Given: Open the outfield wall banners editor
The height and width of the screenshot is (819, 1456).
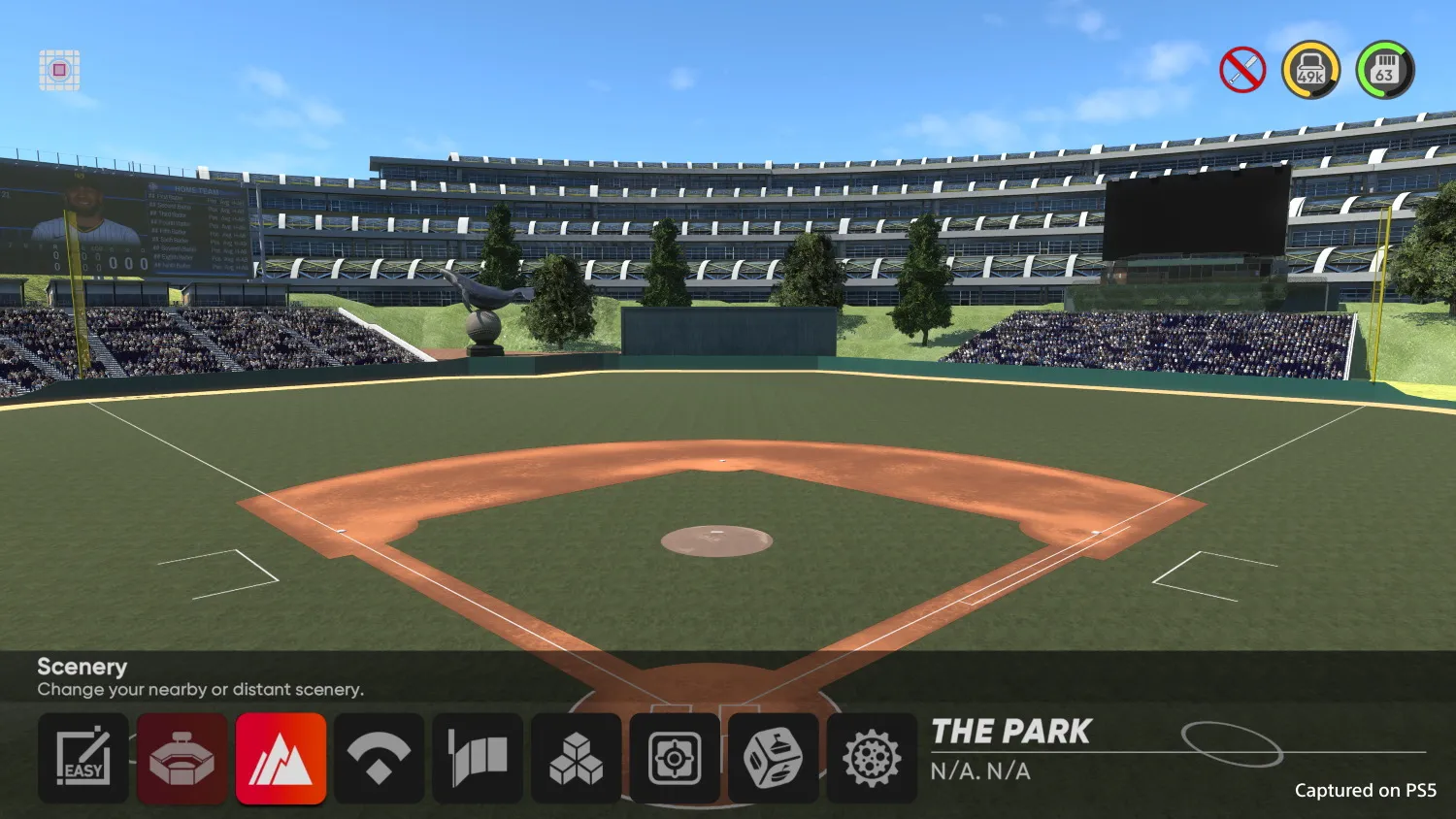Looking at the screenshot, I should click(478, 758).
